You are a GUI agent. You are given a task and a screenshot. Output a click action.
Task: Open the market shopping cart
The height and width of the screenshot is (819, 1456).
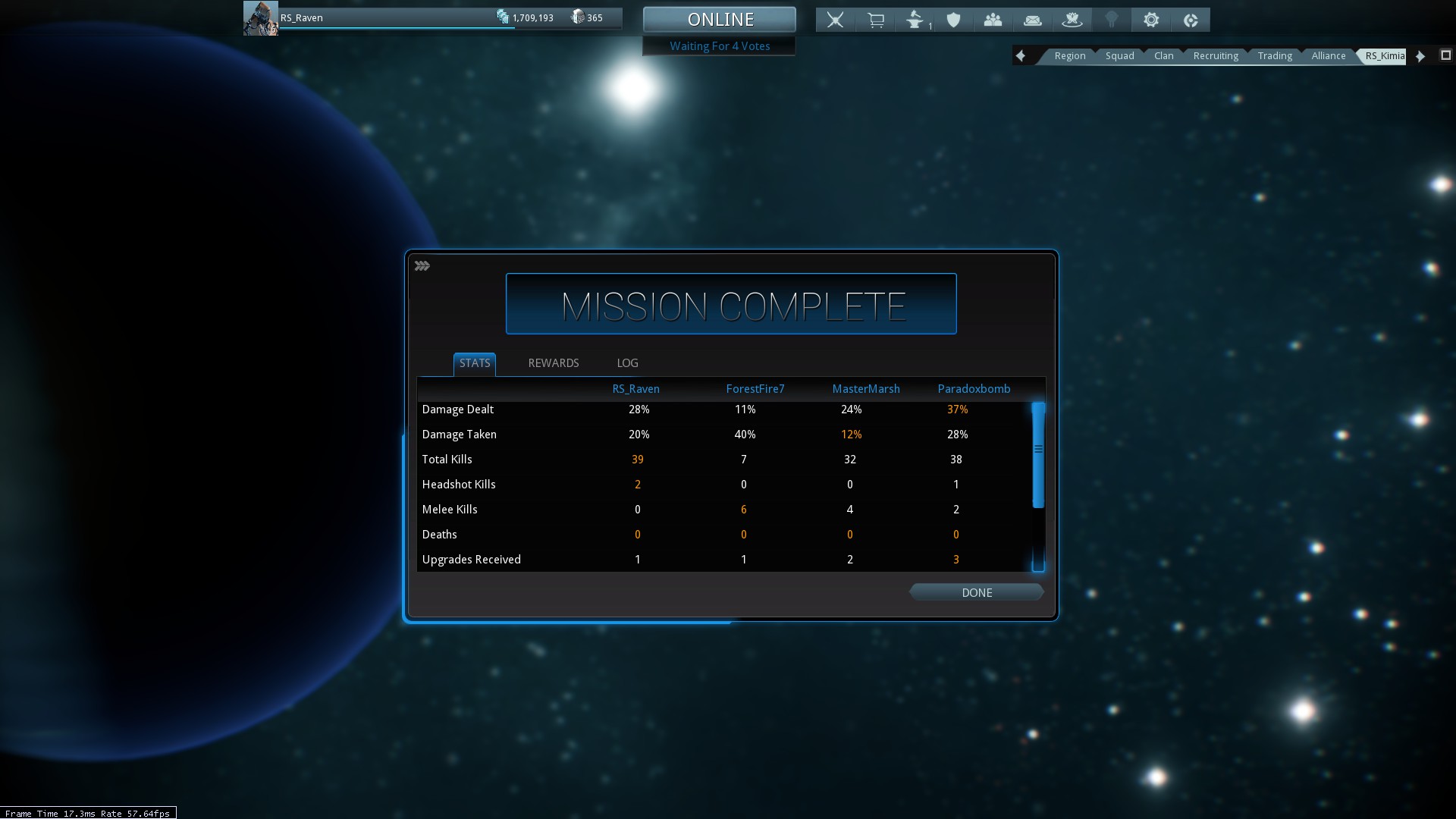click(x=875, y=20)
